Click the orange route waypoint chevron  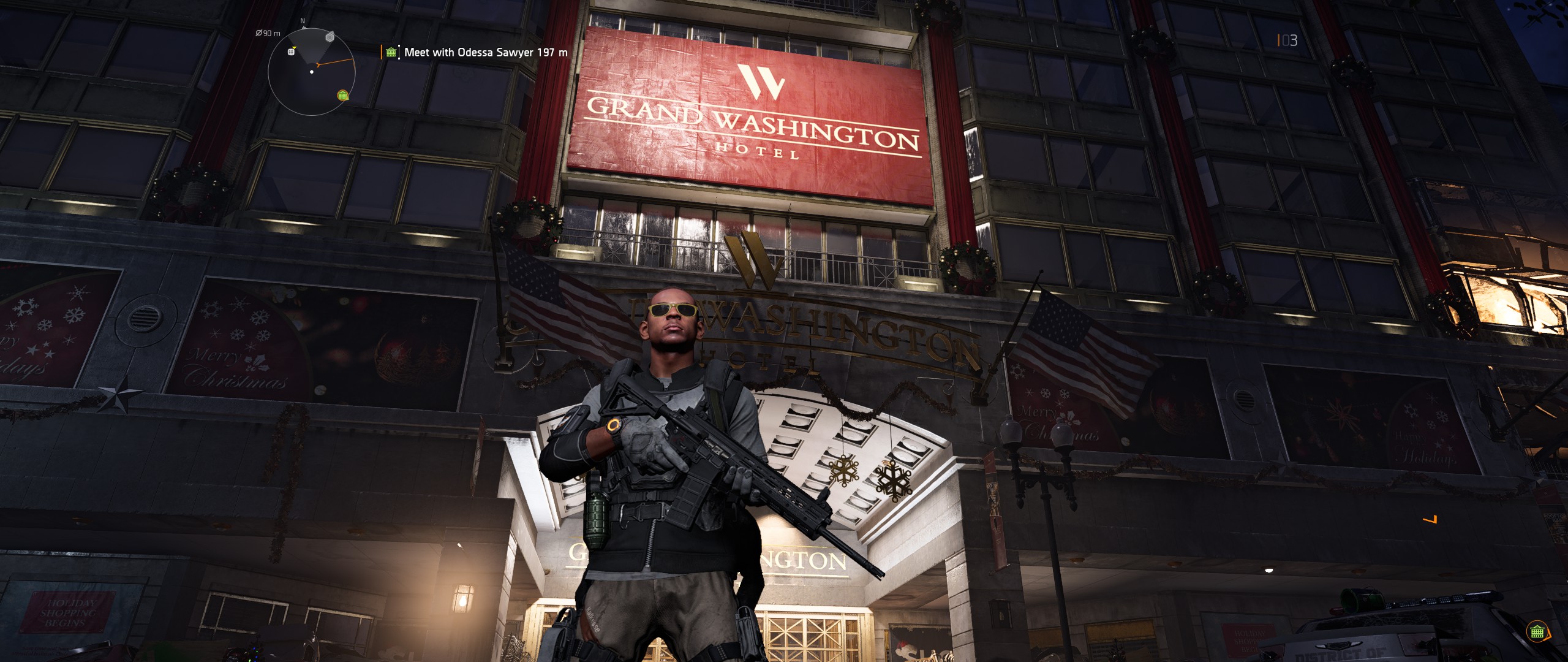[x=1431, y=520]
